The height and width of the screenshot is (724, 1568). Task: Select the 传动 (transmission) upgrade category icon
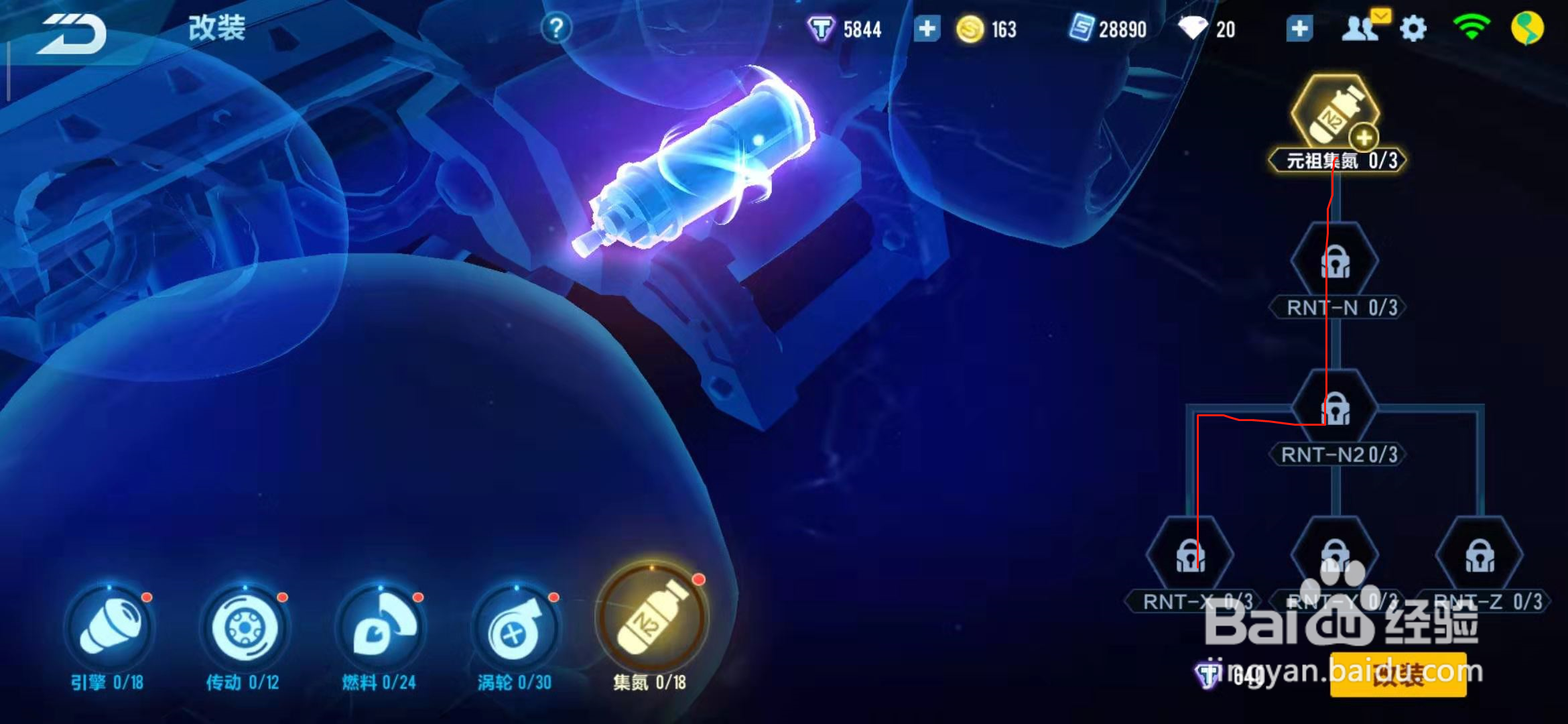click(245, 626)
